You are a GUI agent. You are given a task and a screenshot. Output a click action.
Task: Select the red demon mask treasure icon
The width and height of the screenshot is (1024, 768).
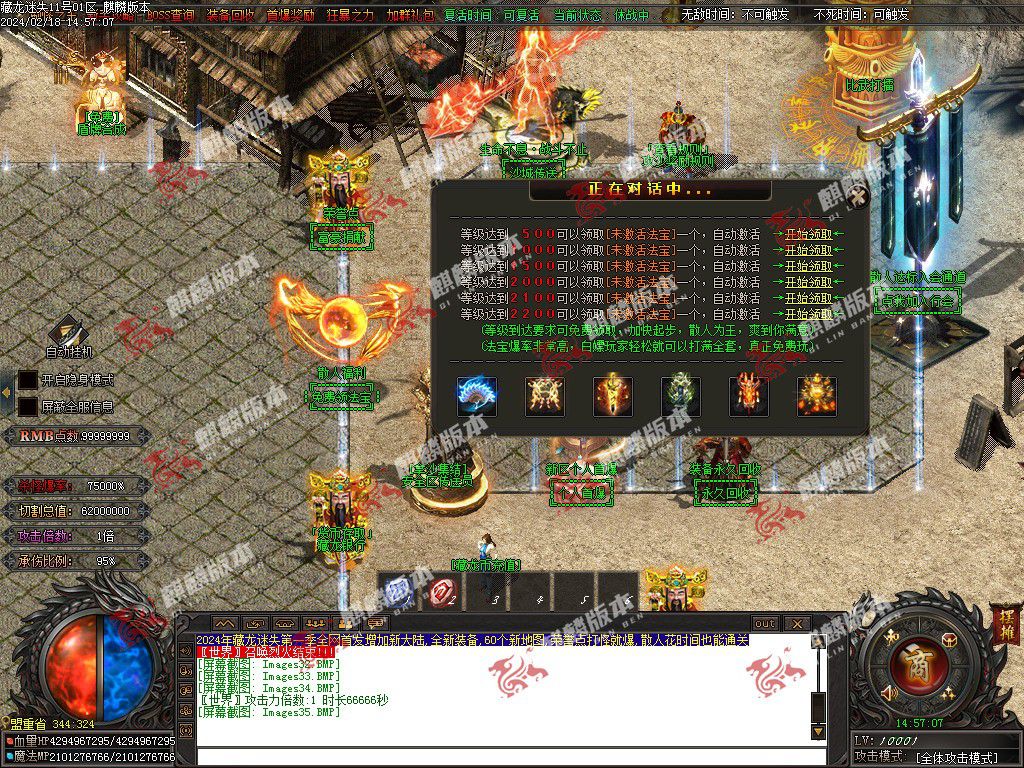749,396
